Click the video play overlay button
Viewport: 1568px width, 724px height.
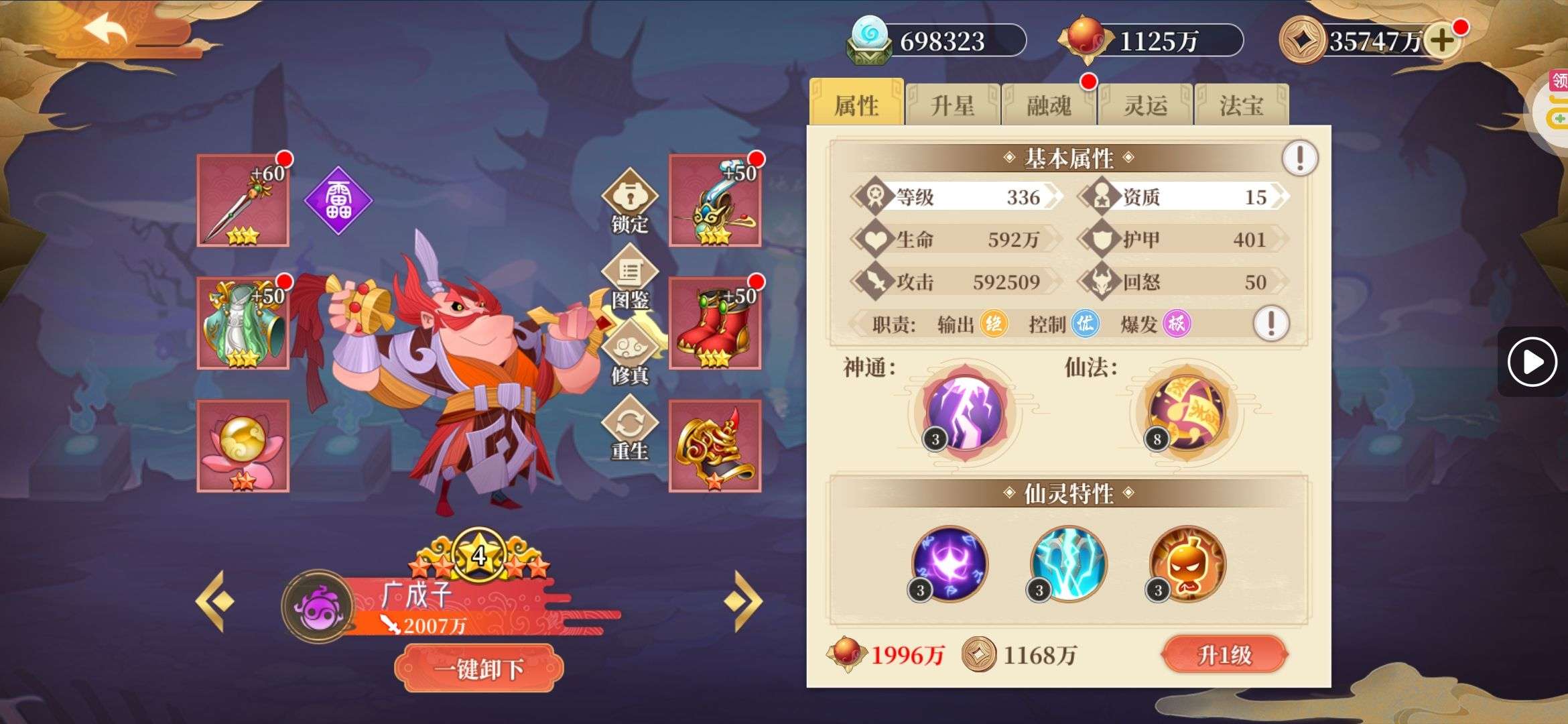1532,362
